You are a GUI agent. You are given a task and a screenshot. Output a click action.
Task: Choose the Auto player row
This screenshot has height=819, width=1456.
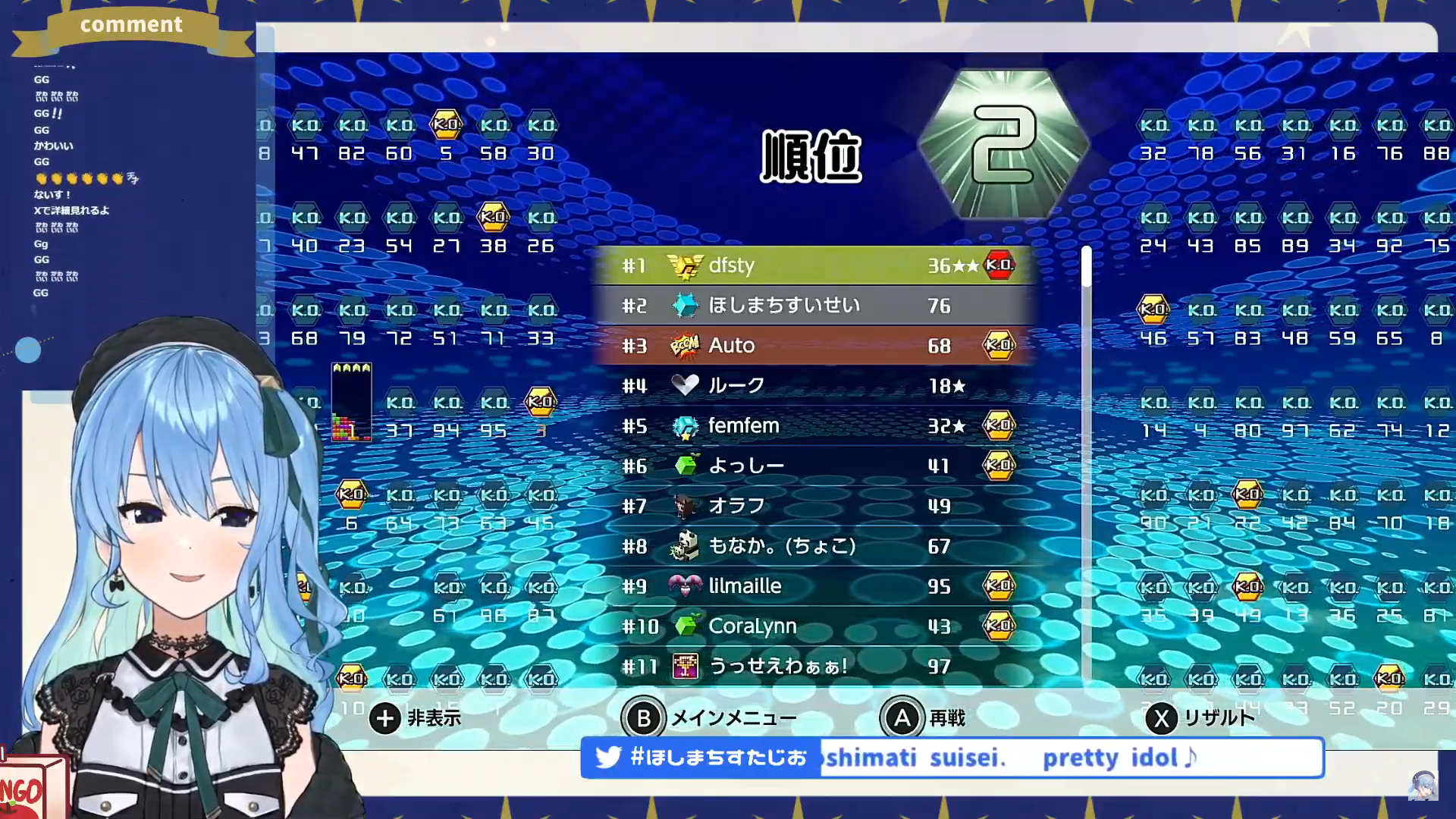815,346
